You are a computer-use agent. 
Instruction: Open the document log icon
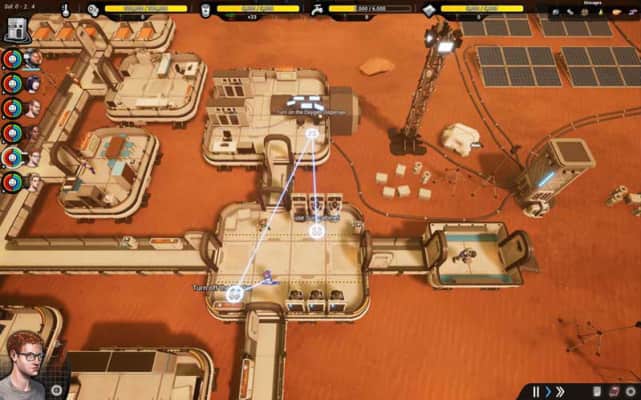597,391
